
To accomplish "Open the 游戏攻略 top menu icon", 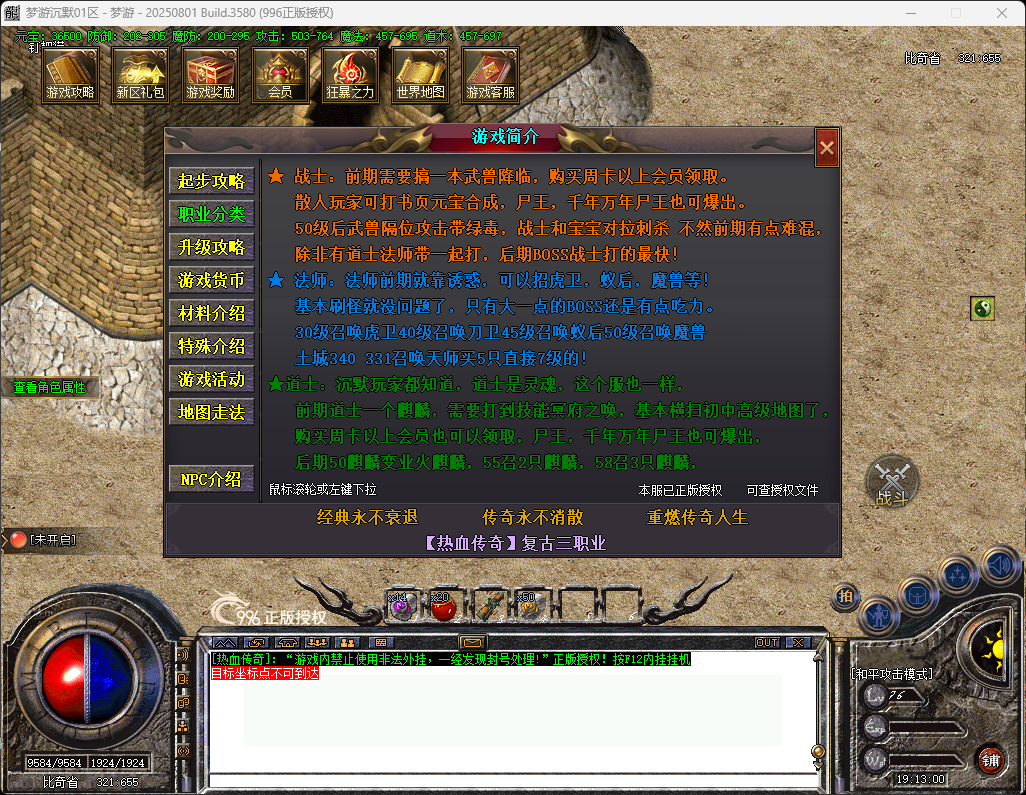I will click(x=70, y=75).
